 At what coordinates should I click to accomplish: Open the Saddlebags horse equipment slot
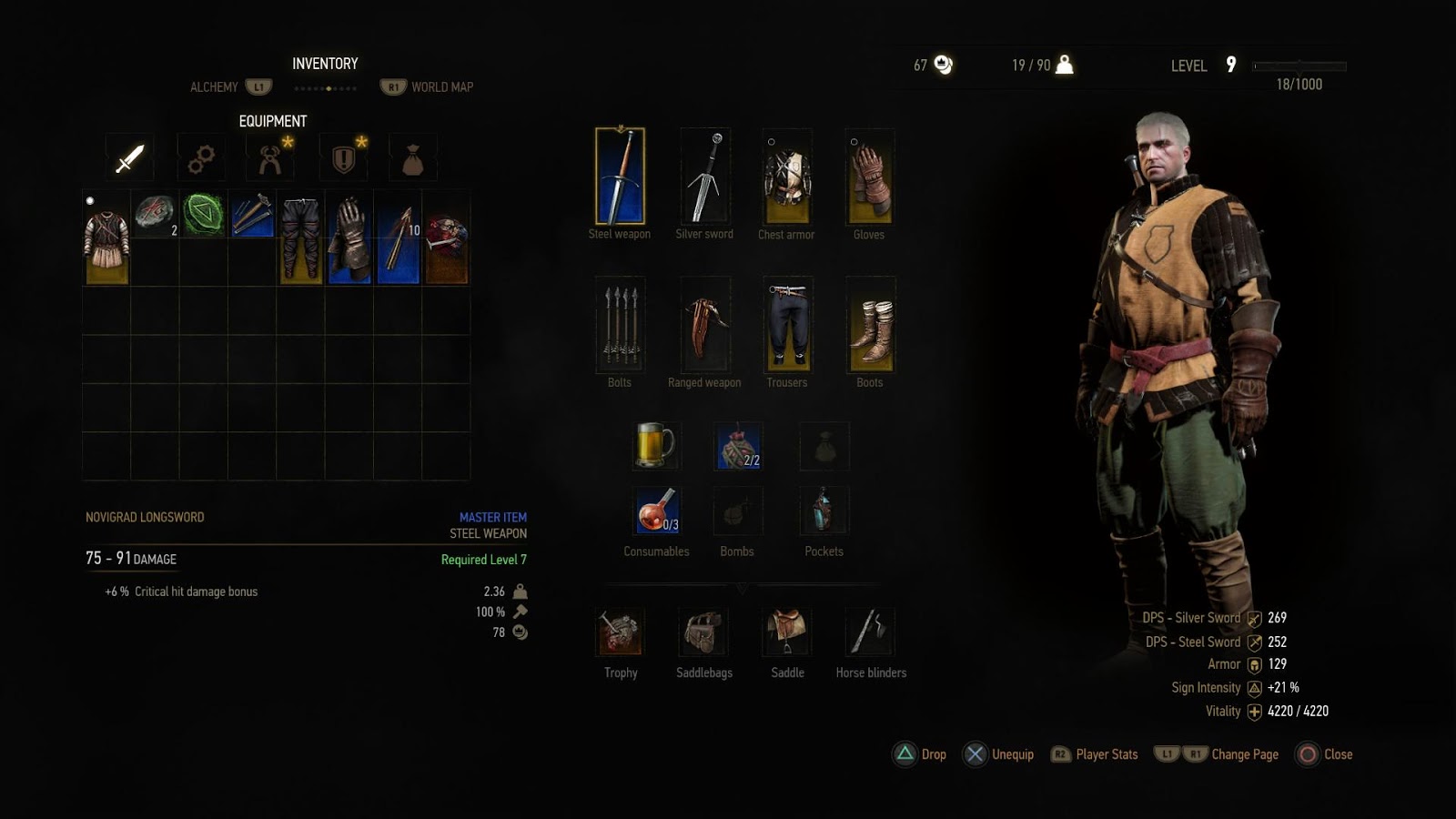point(703,632)
